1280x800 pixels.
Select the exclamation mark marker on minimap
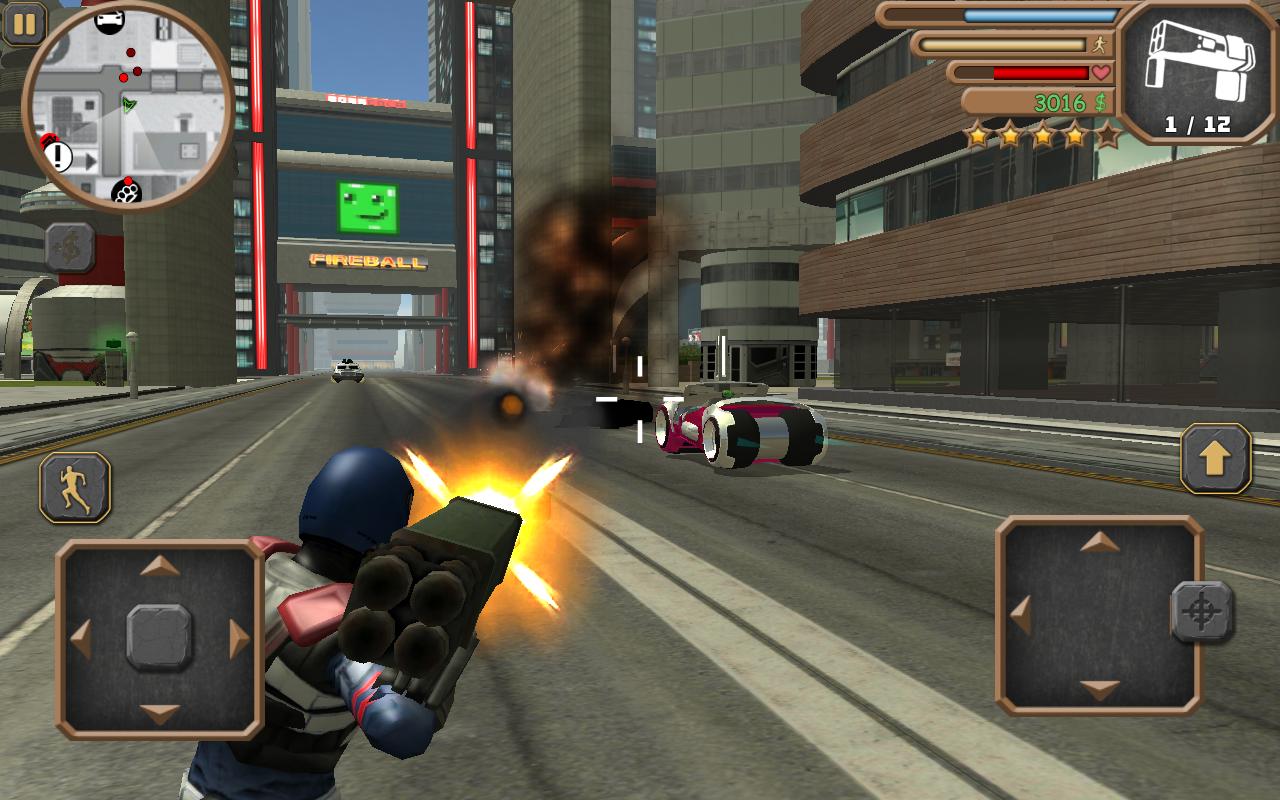click(x=58, y=156)
